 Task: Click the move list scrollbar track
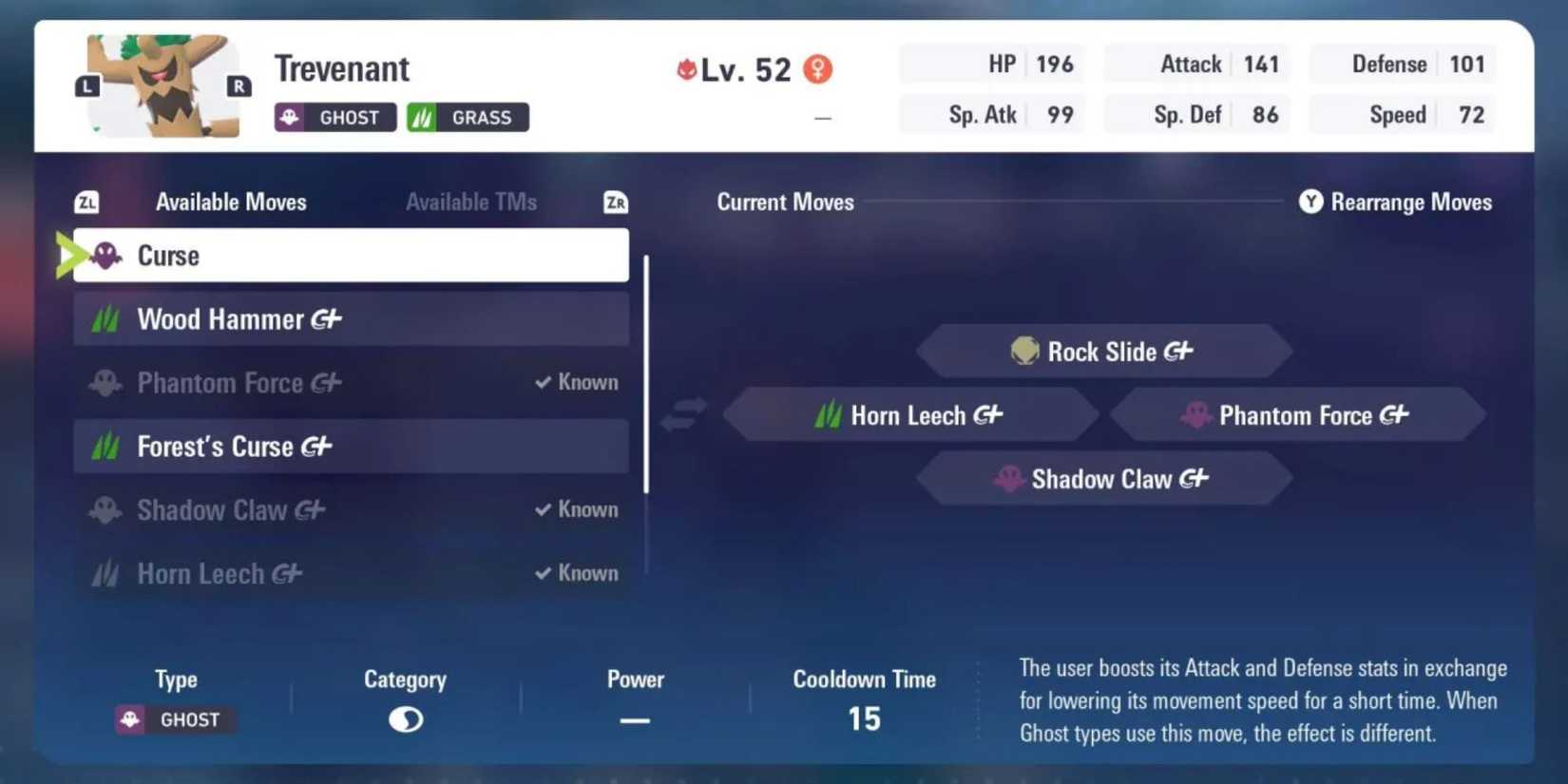[646, 409]
